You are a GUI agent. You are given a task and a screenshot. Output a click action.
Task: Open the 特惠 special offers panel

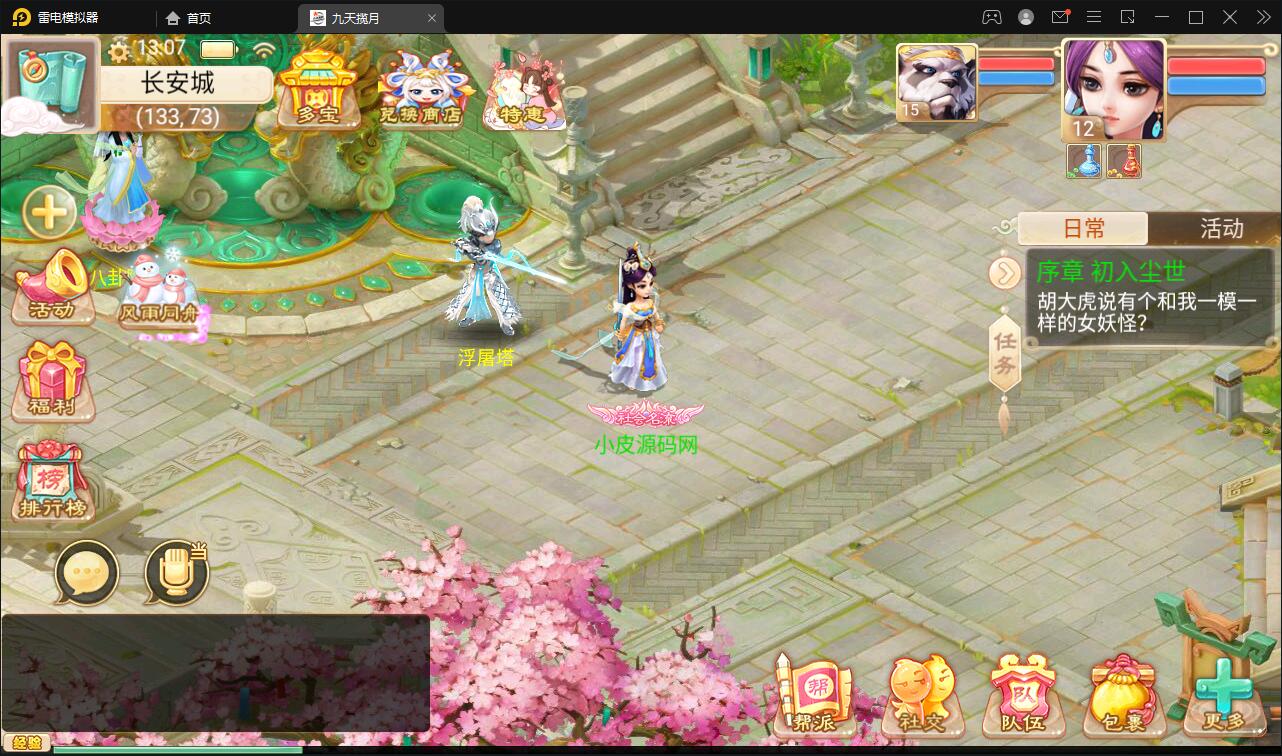[524, 90]
